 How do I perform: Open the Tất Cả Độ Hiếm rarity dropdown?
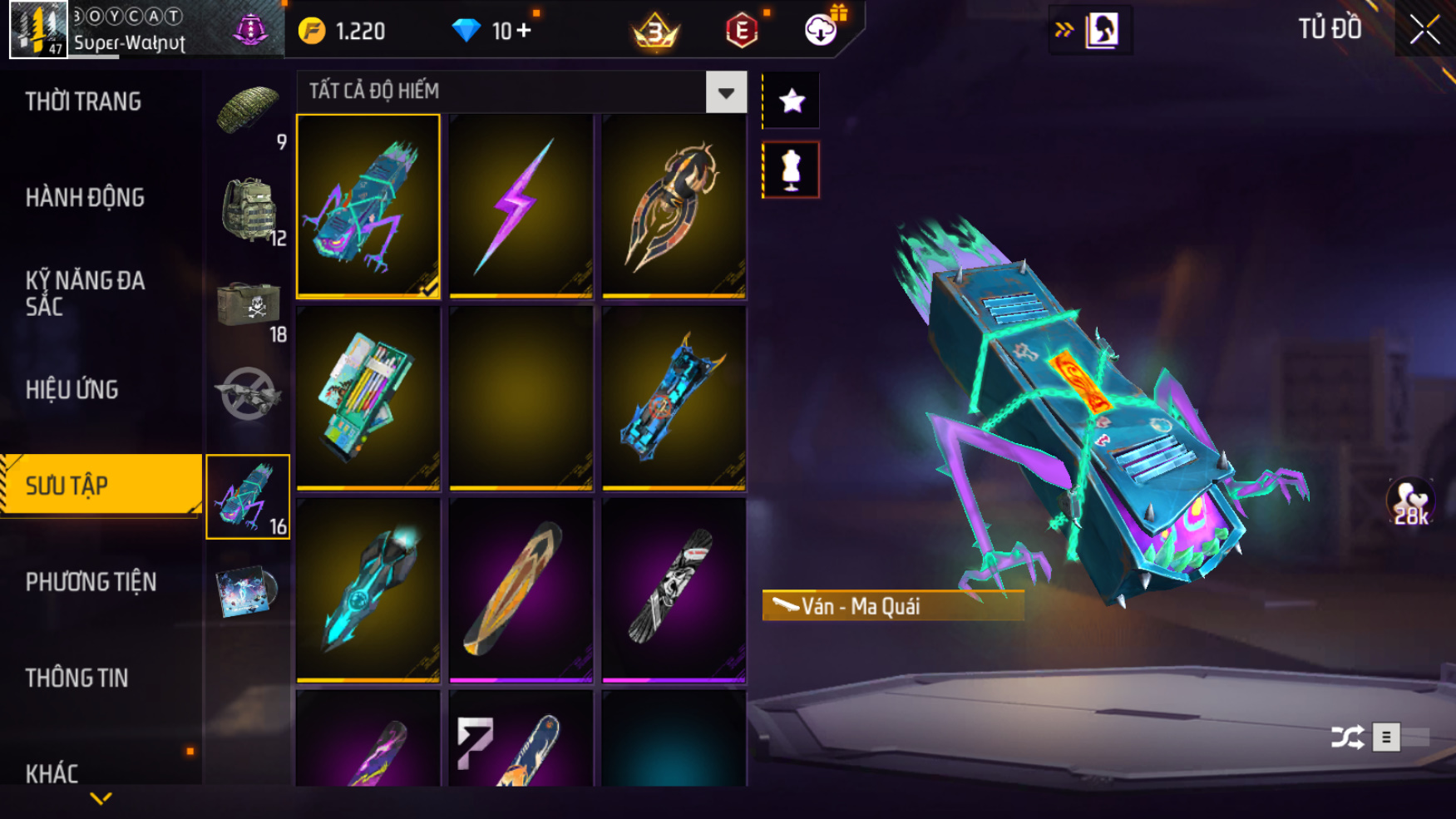click(x=726, y=92)
